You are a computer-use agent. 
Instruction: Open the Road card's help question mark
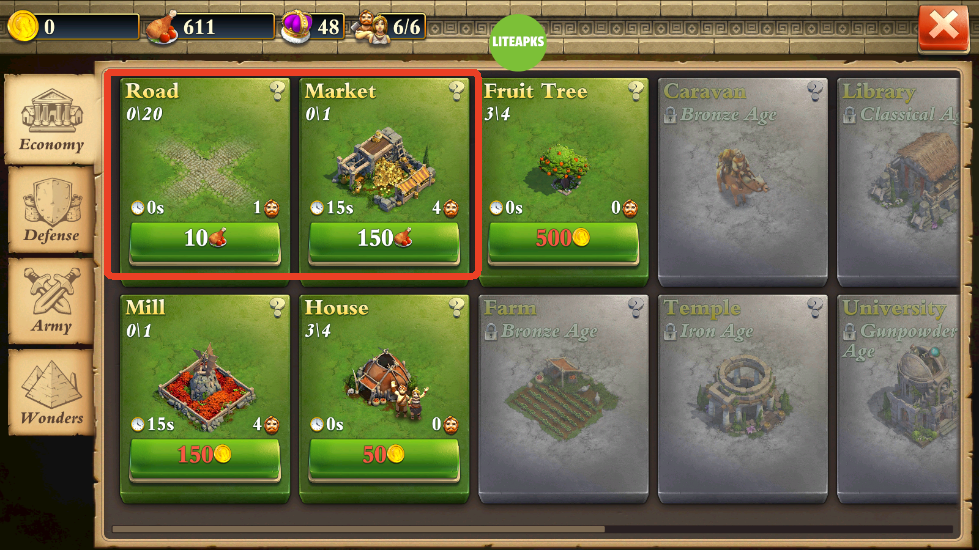point(278,92)
